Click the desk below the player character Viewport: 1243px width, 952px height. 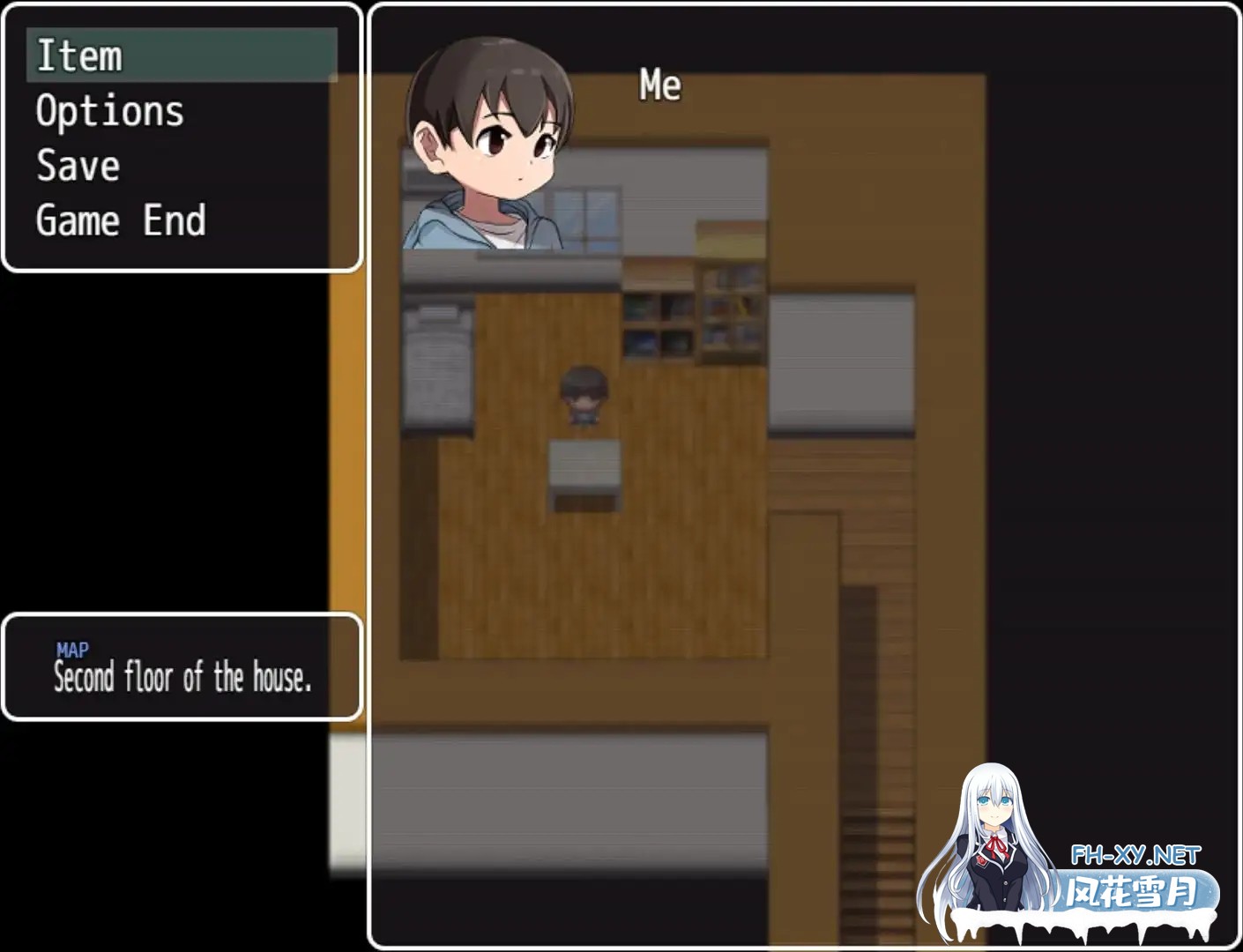[x=586, y=472]
